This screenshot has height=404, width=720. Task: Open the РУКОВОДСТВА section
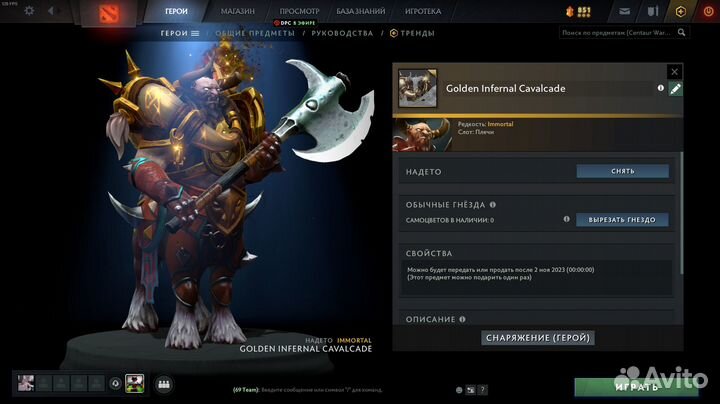tap(342, 33)
